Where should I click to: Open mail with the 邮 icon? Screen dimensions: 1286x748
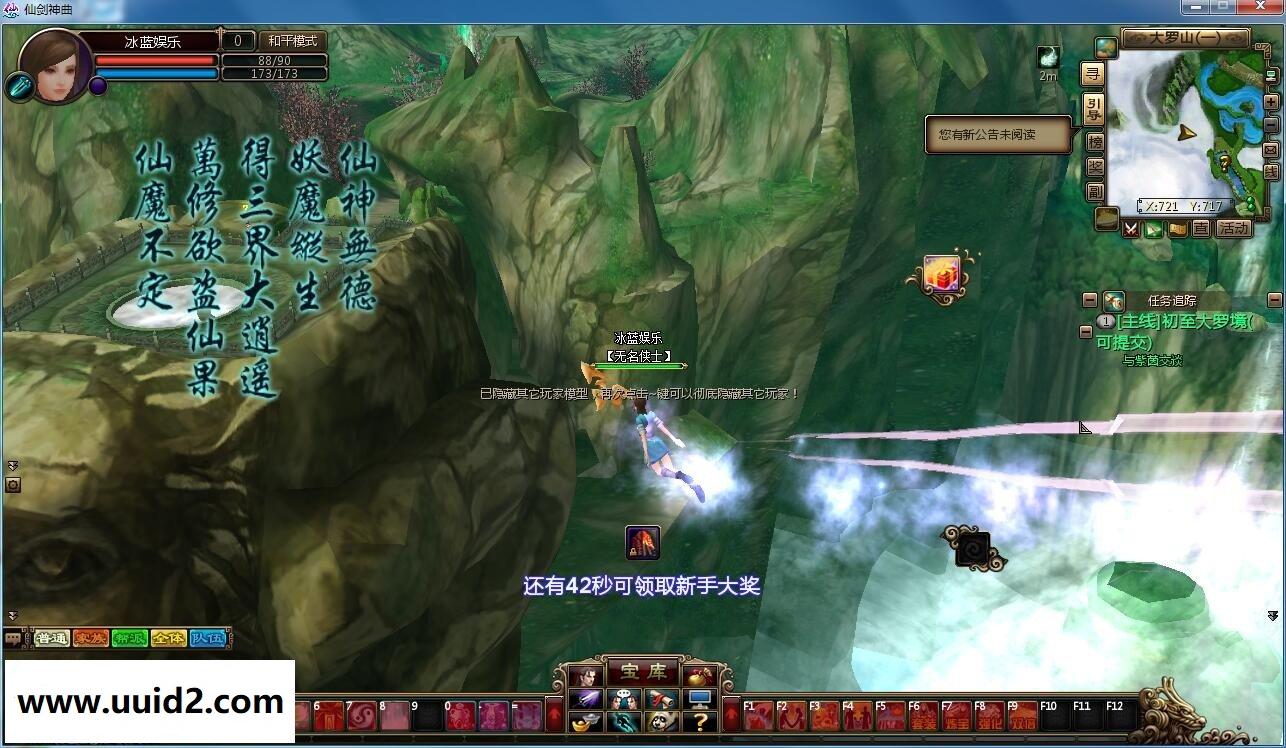[x=1270, y=150]
